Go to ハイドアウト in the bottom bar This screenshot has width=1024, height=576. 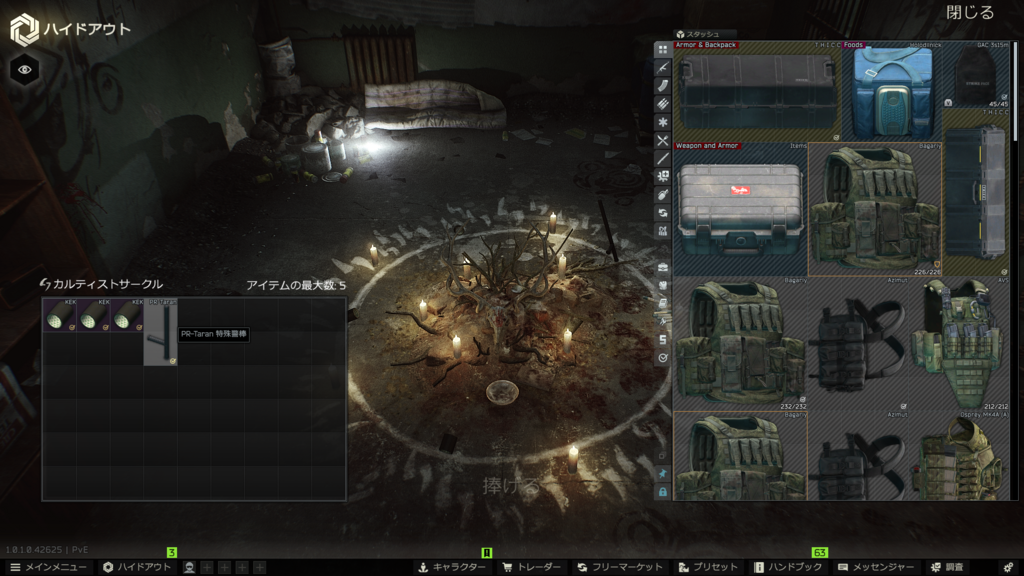point(137,567)
